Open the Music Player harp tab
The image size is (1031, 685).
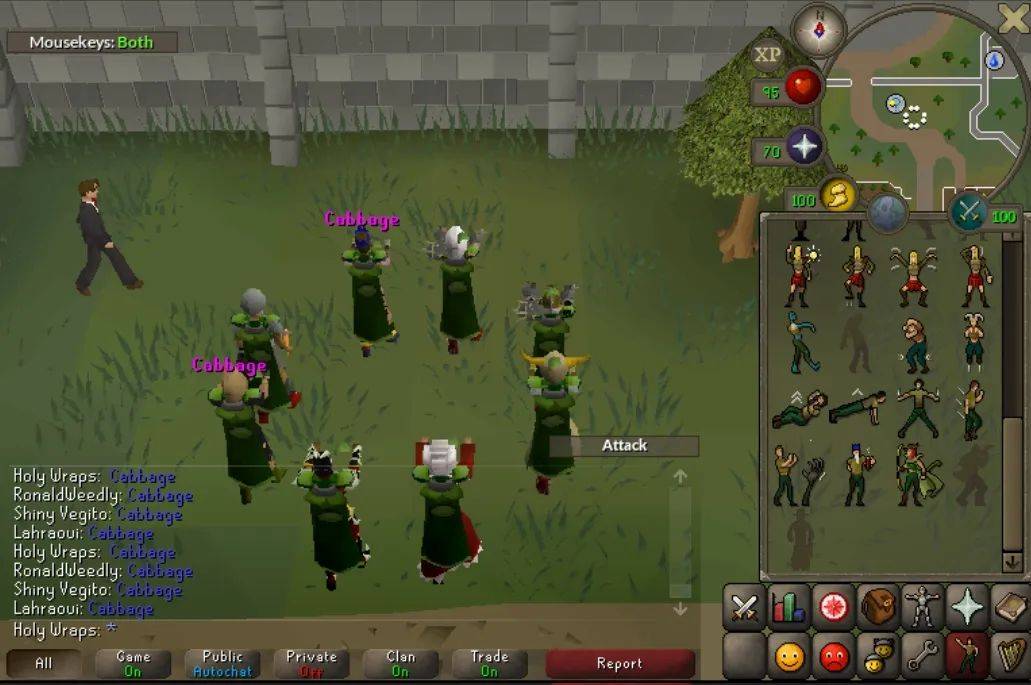point(1010,657)
